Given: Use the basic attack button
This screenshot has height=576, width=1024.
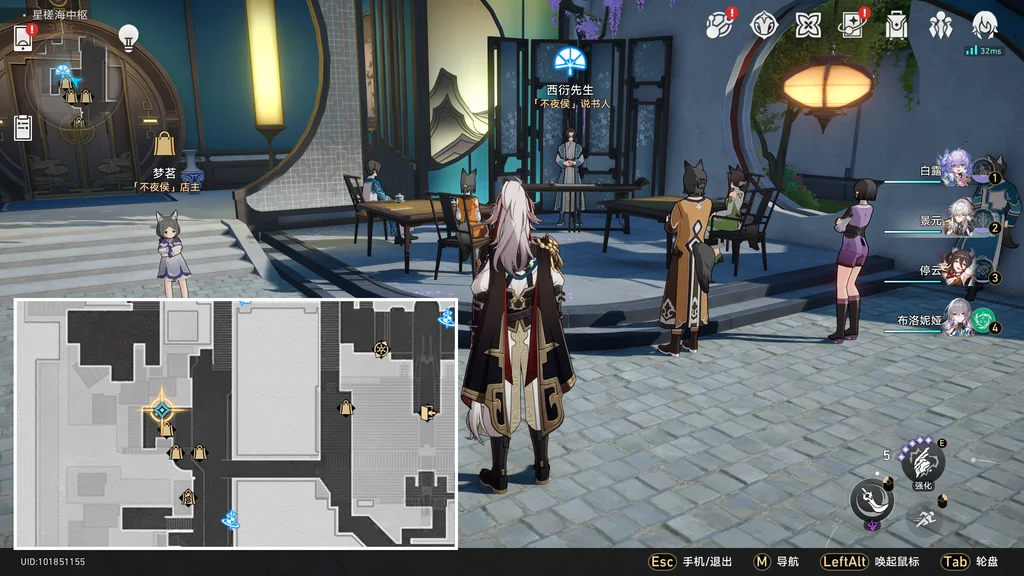Looking at the screenshot, I should click(x=871, y=500).
